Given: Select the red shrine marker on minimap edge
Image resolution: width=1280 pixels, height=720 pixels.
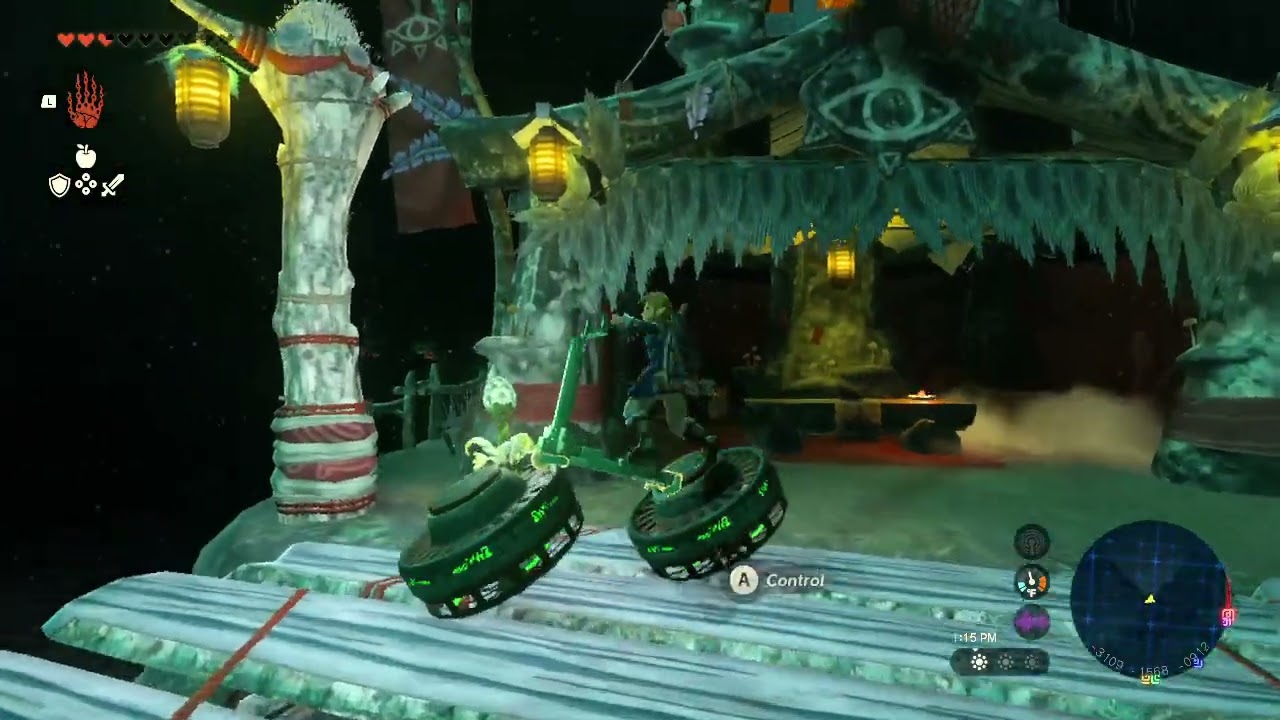Looking at the screenshot, I should pyautogui.click(x=1228, y=615).
